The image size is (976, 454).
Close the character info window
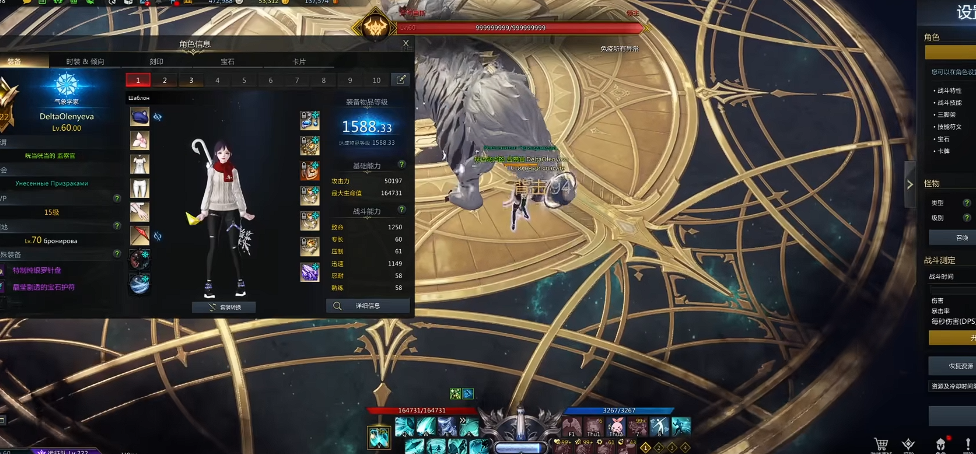click(x=405, y=43)
